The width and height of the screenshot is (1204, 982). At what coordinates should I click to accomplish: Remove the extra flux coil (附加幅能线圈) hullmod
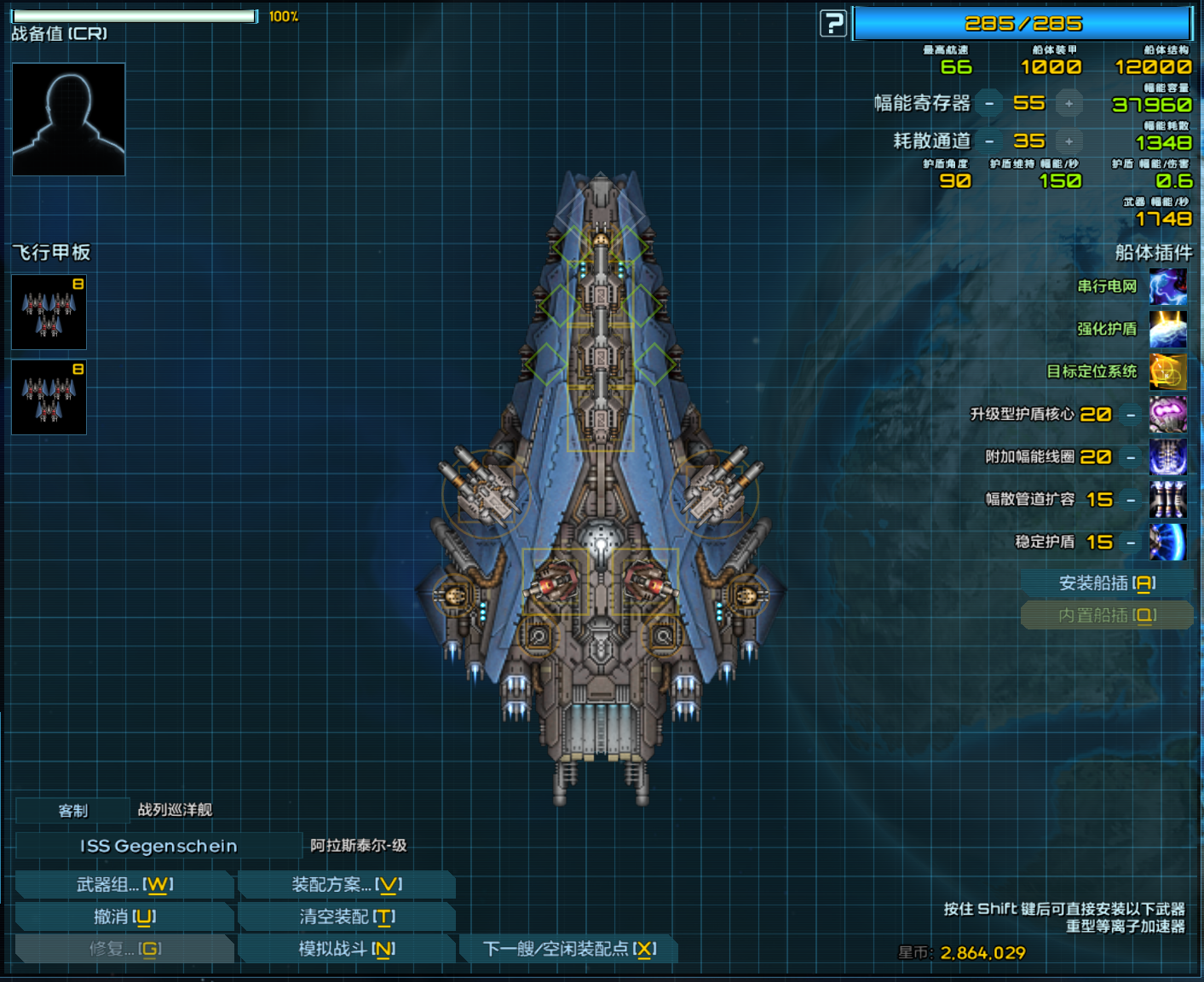pyautogui.click(x=1131, y=457)
